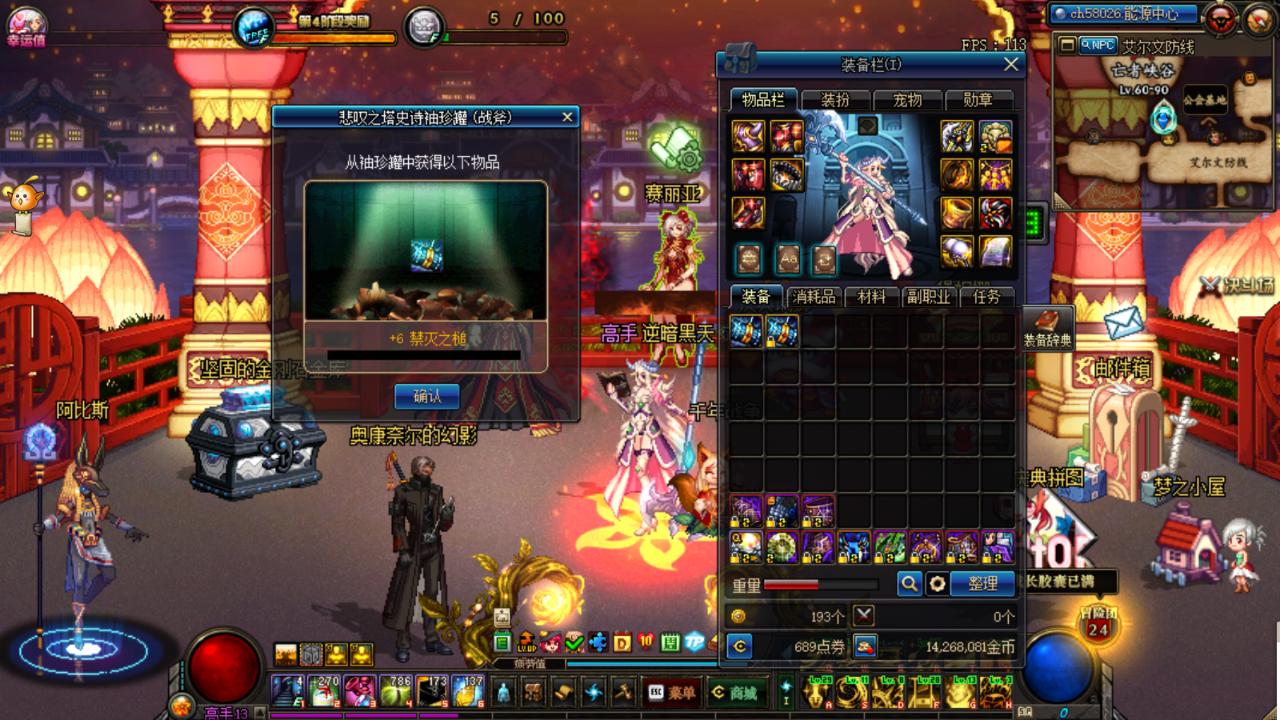Open the inventory gear settings button
1280x720 pixels.
(937, 584)
